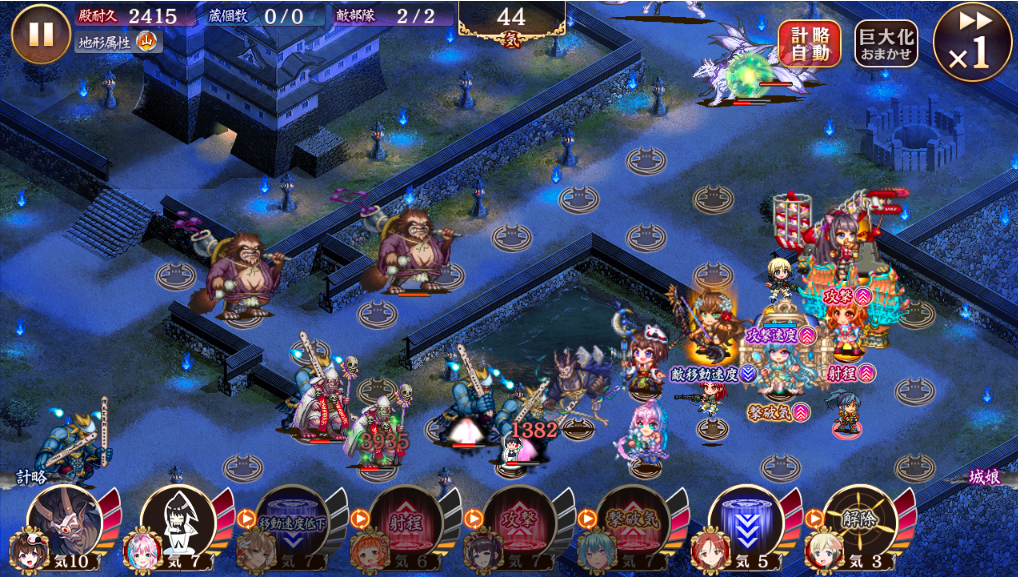The height and width of the screenshot is (577, 1018).
Task: Toggle the 計略自動 auto-stratagem button
Action: coord(811,44)
